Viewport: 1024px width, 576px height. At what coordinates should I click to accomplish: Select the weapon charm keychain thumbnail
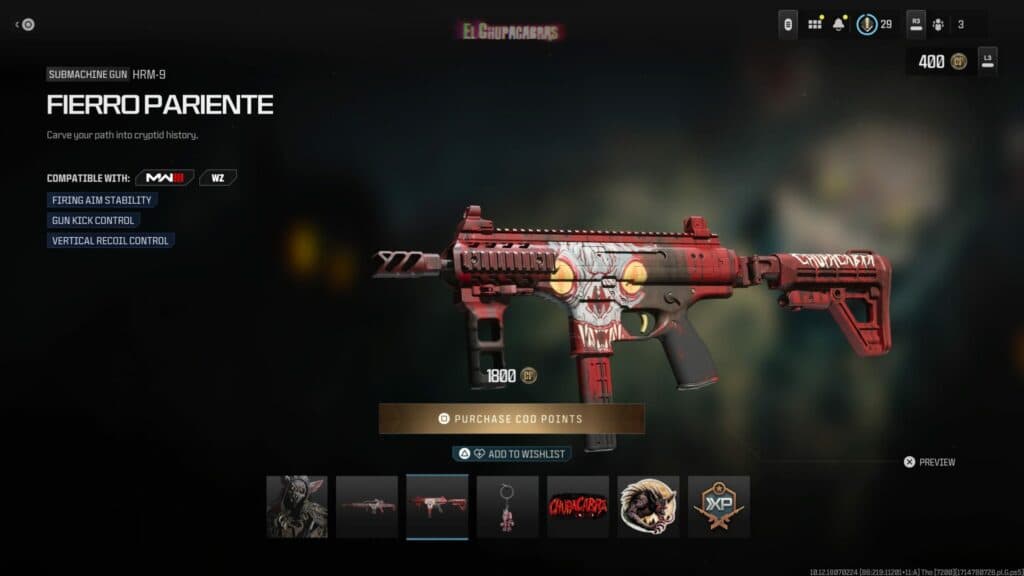507,507
